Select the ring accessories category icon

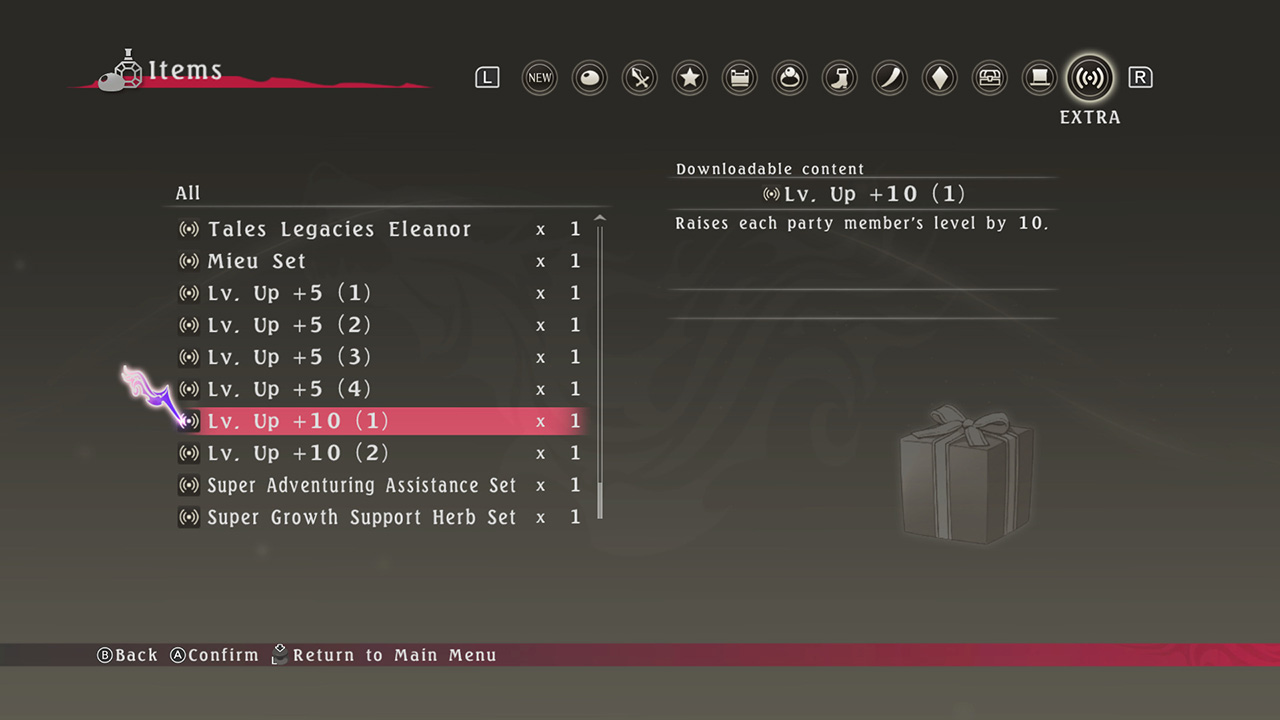click(x=789, y=78)
